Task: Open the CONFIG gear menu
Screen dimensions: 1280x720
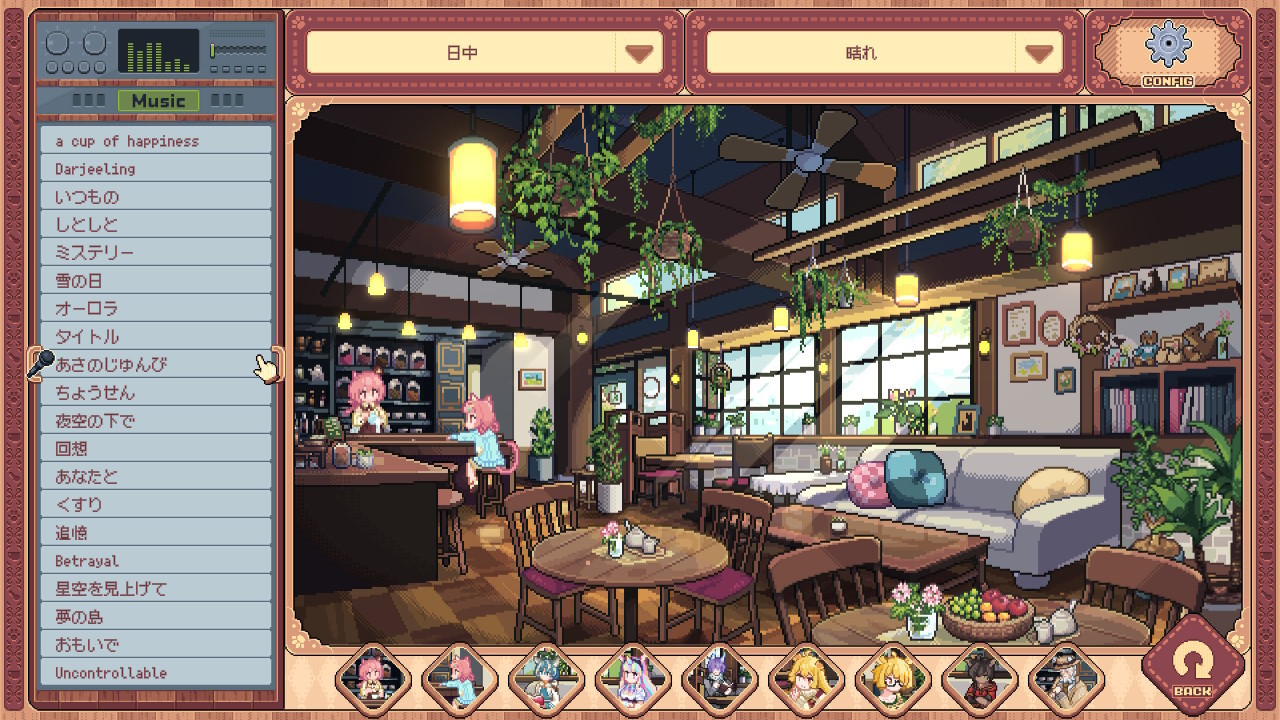Action: (x=1167, y=50)
